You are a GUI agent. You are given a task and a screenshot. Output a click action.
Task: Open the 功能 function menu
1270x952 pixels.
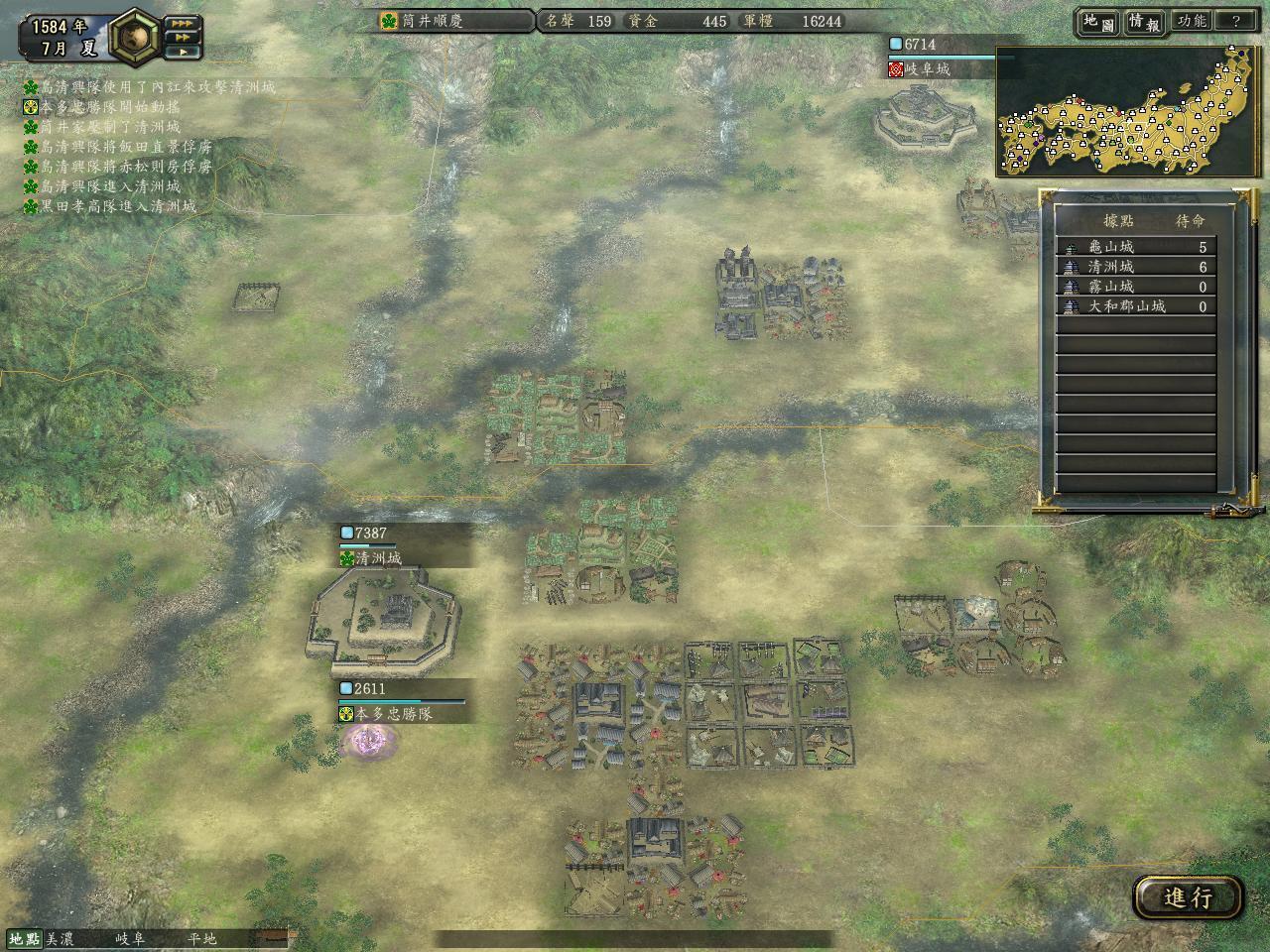[1191, 21]
